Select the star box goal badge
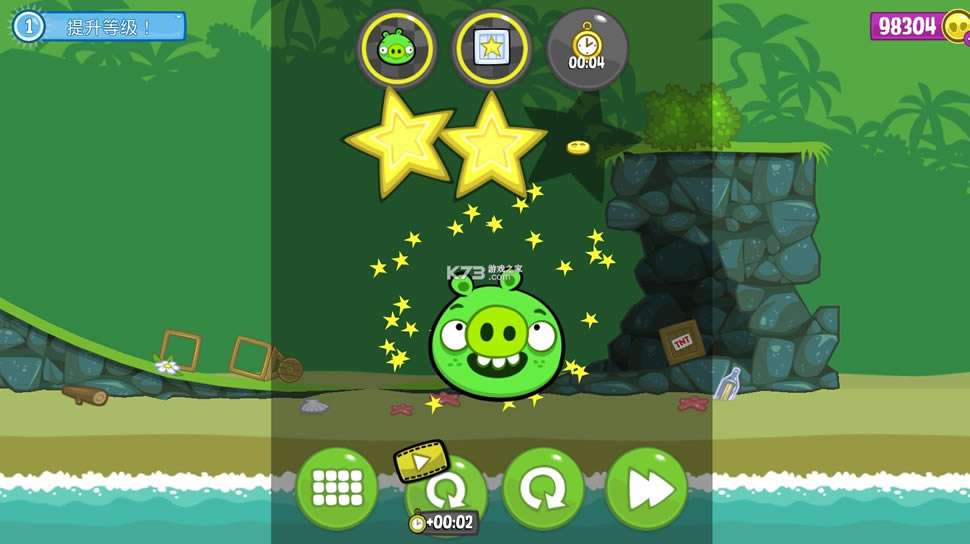This screenshot has width=970, height=544. pyautogui.click(x=491, y=48)
